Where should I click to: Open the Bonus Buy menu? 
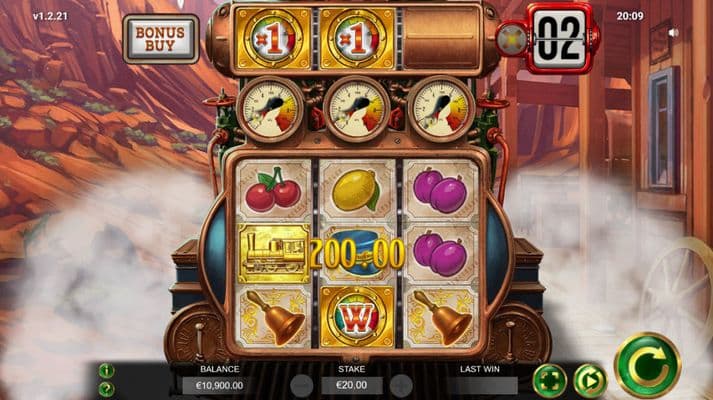(162, 38)
